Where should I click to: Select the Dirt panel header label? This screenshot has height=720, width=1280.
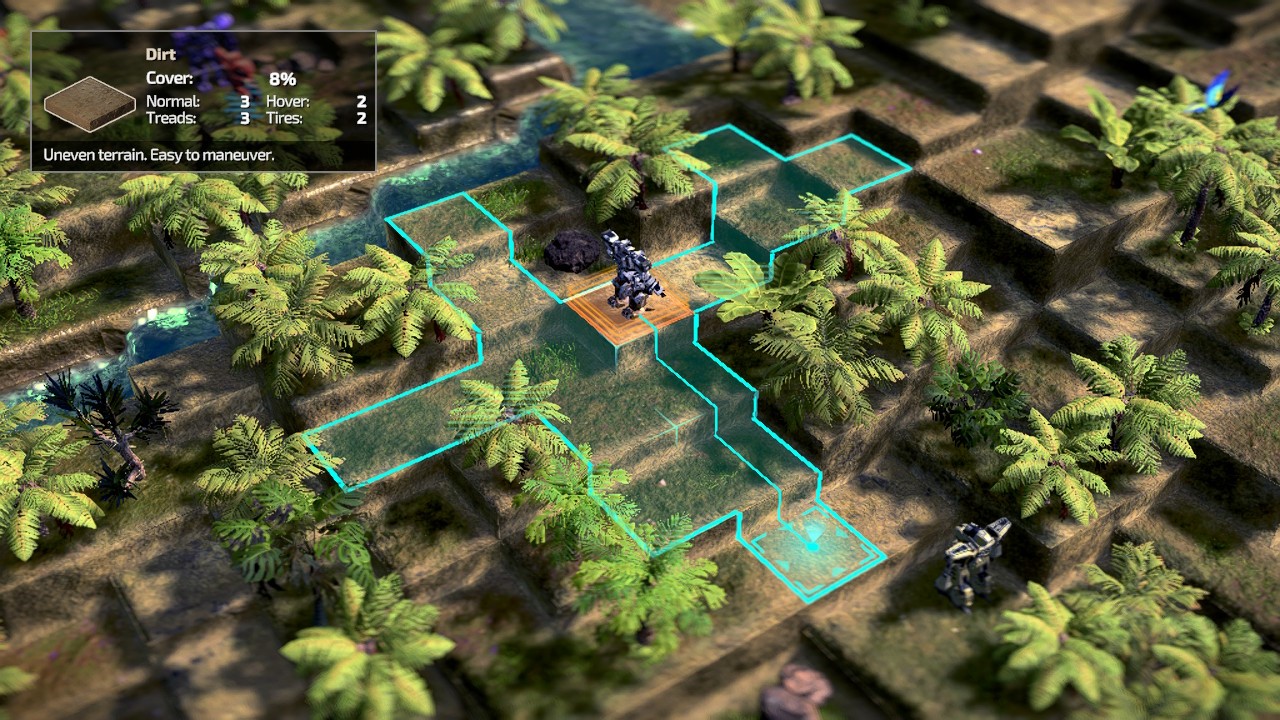point(160,54)
